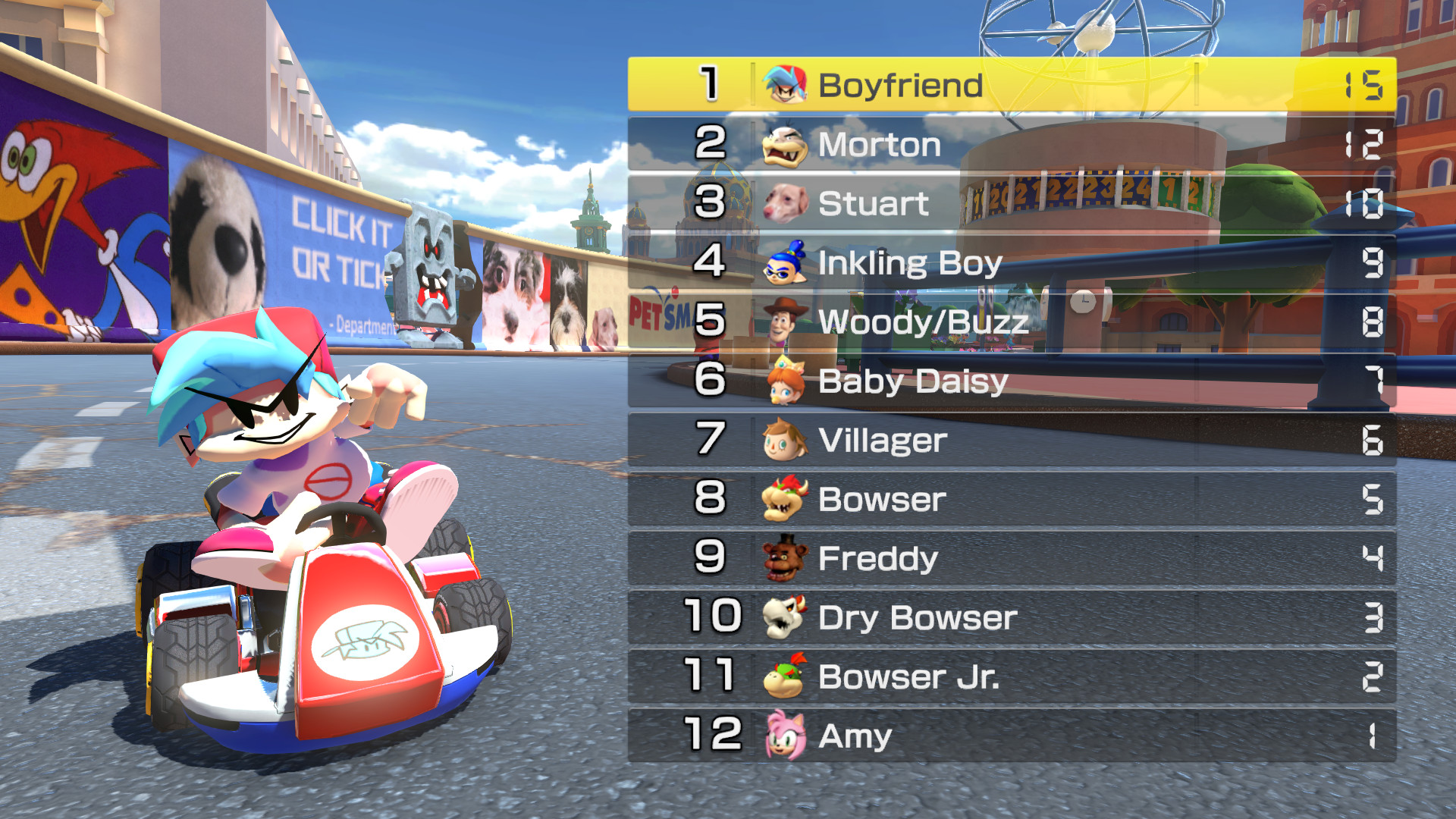Click the name label reading Woody/Buzz

(x=925, y=322)
